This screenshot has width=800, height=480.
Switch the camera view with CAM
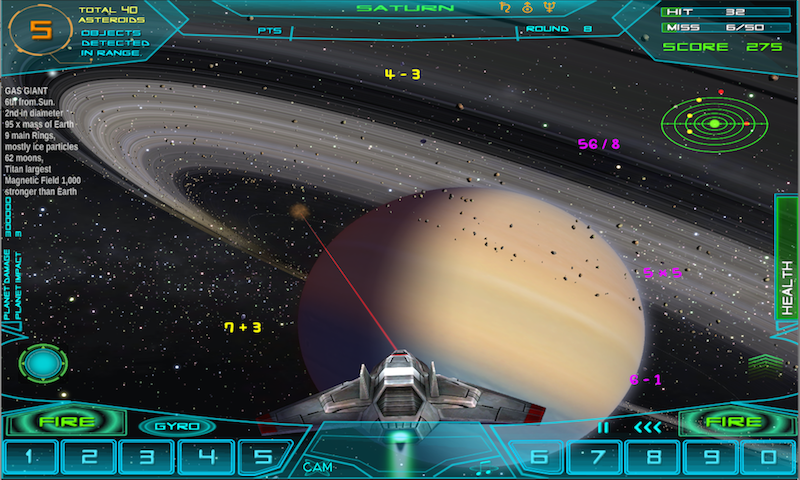(x=318, y=466)
